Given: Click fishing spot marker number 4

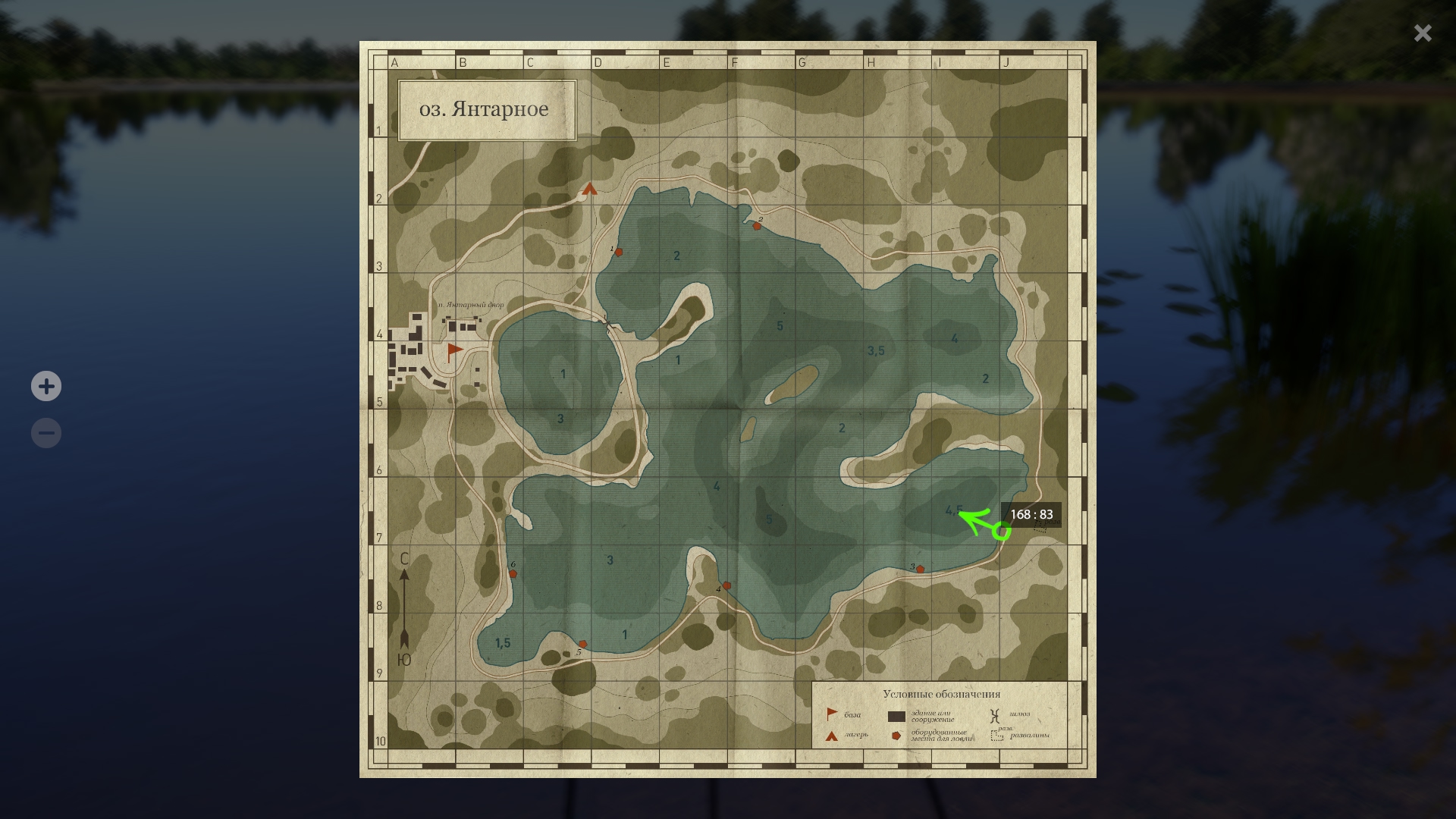Looking at the screenshot, I should tap(727, 585).
